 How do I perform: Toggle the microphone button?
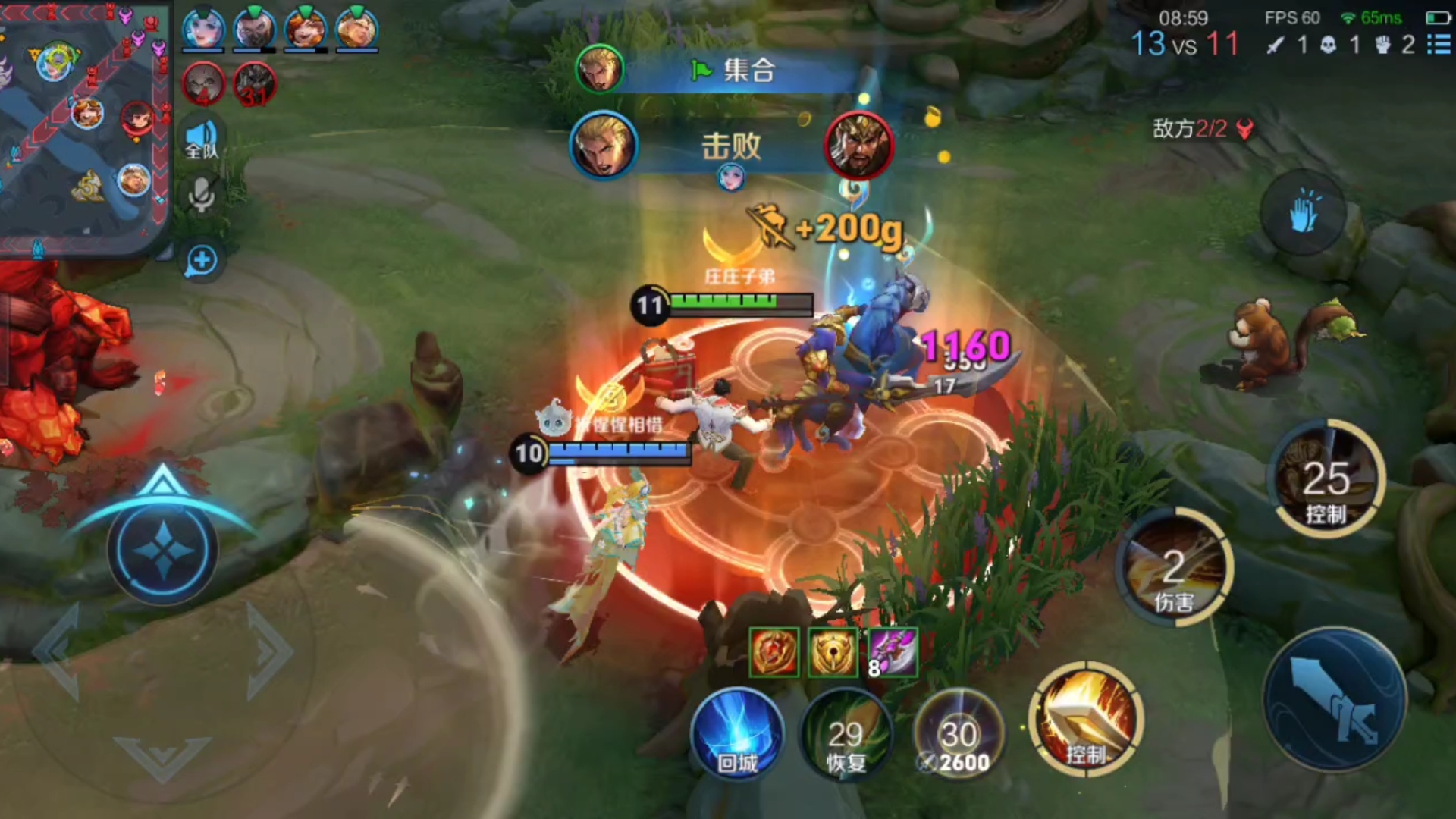tap(202, 196)
